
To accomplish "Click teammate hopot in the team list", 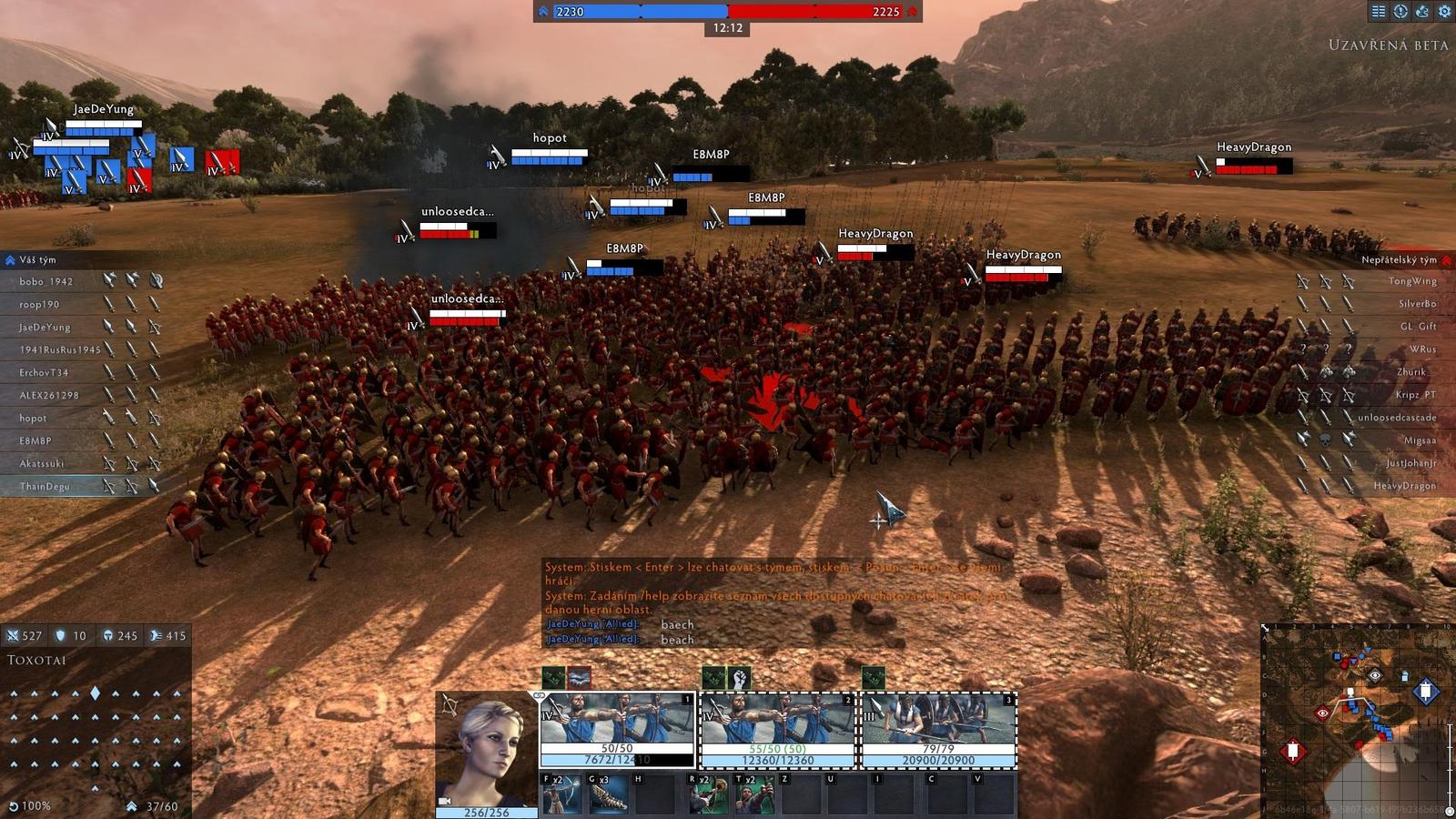I will pos(32,418).
